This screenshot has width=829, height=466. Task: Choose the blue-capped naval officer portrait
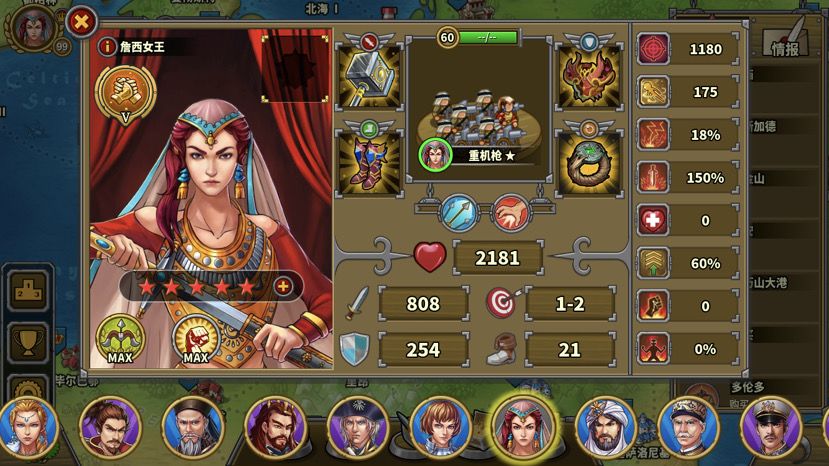coord(686,428)
